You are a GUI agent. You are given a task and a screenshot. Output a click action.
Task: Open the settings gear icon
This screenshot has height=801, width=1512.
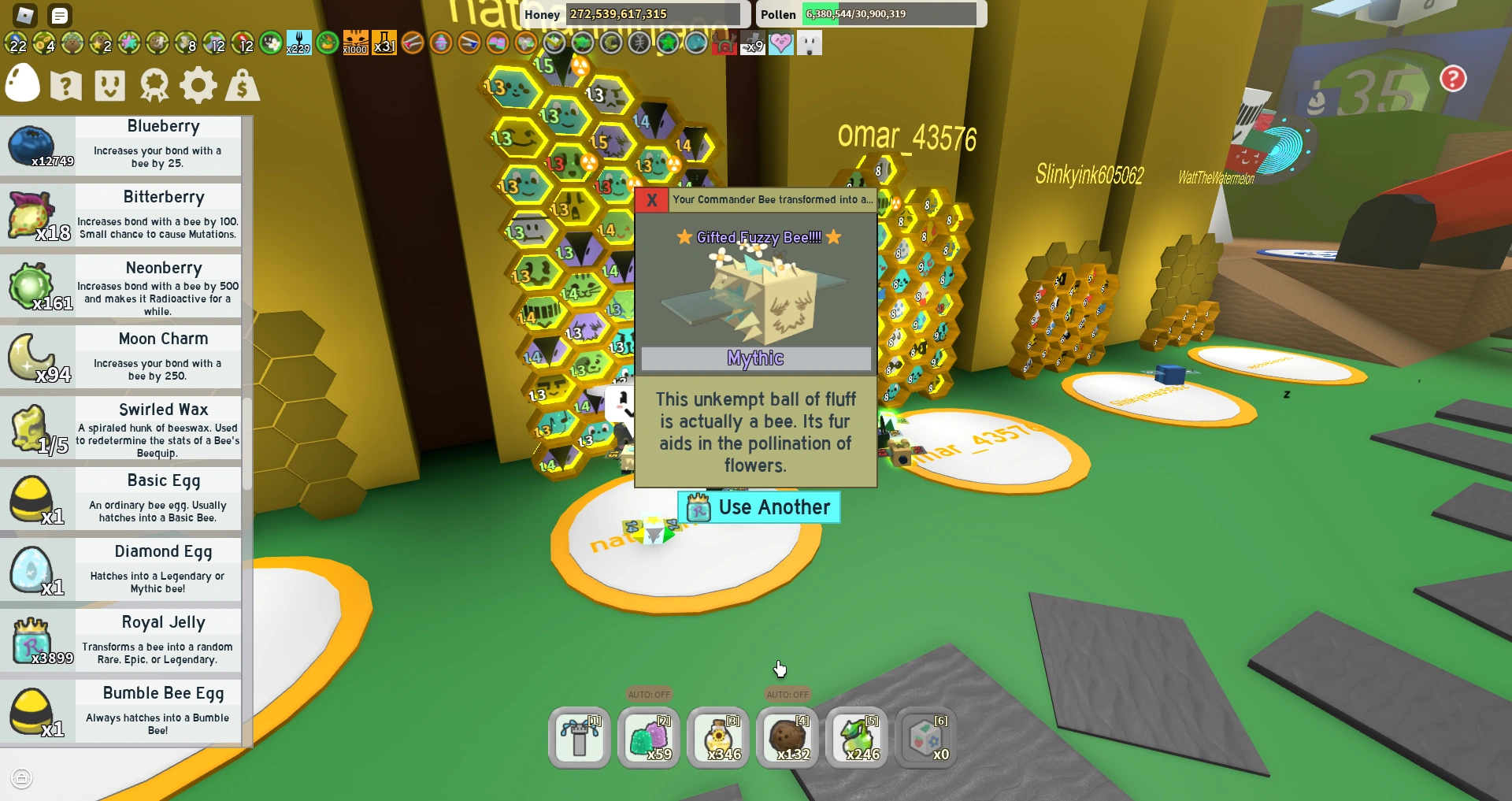(x=198, y=85)
